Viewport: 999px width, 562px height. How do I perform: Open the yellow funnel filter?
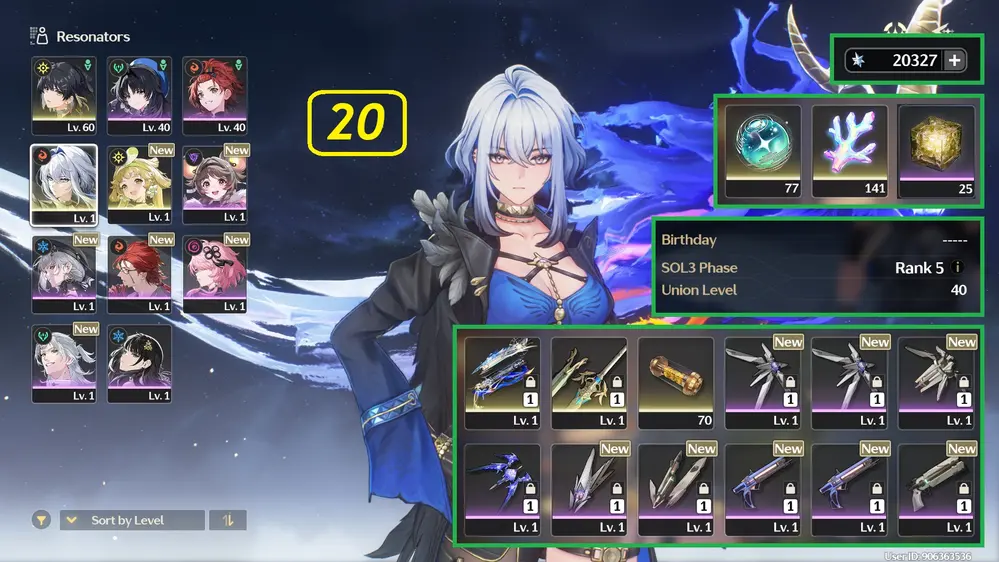click(41, 520)
